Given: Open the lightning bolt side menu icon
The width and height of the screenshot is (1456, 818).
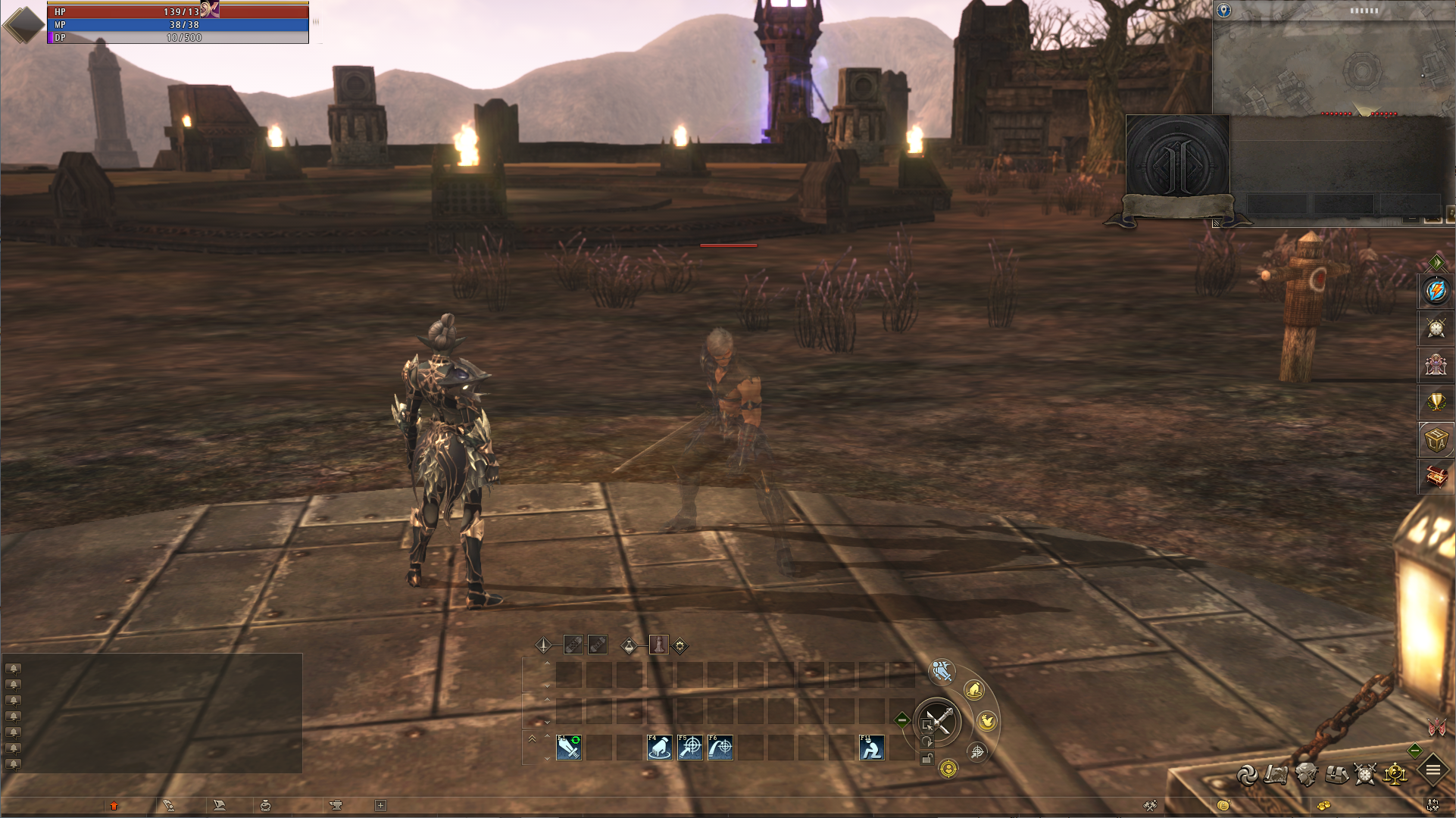Looking at the screenshot, I should click(1436, 291).
